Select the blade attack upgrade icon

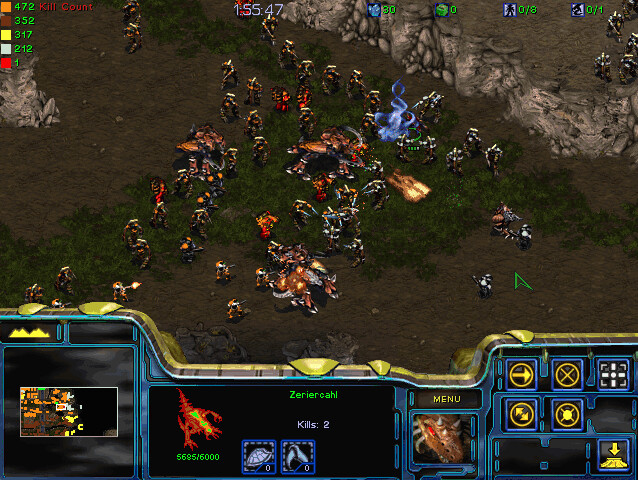[x=298, y=456]
